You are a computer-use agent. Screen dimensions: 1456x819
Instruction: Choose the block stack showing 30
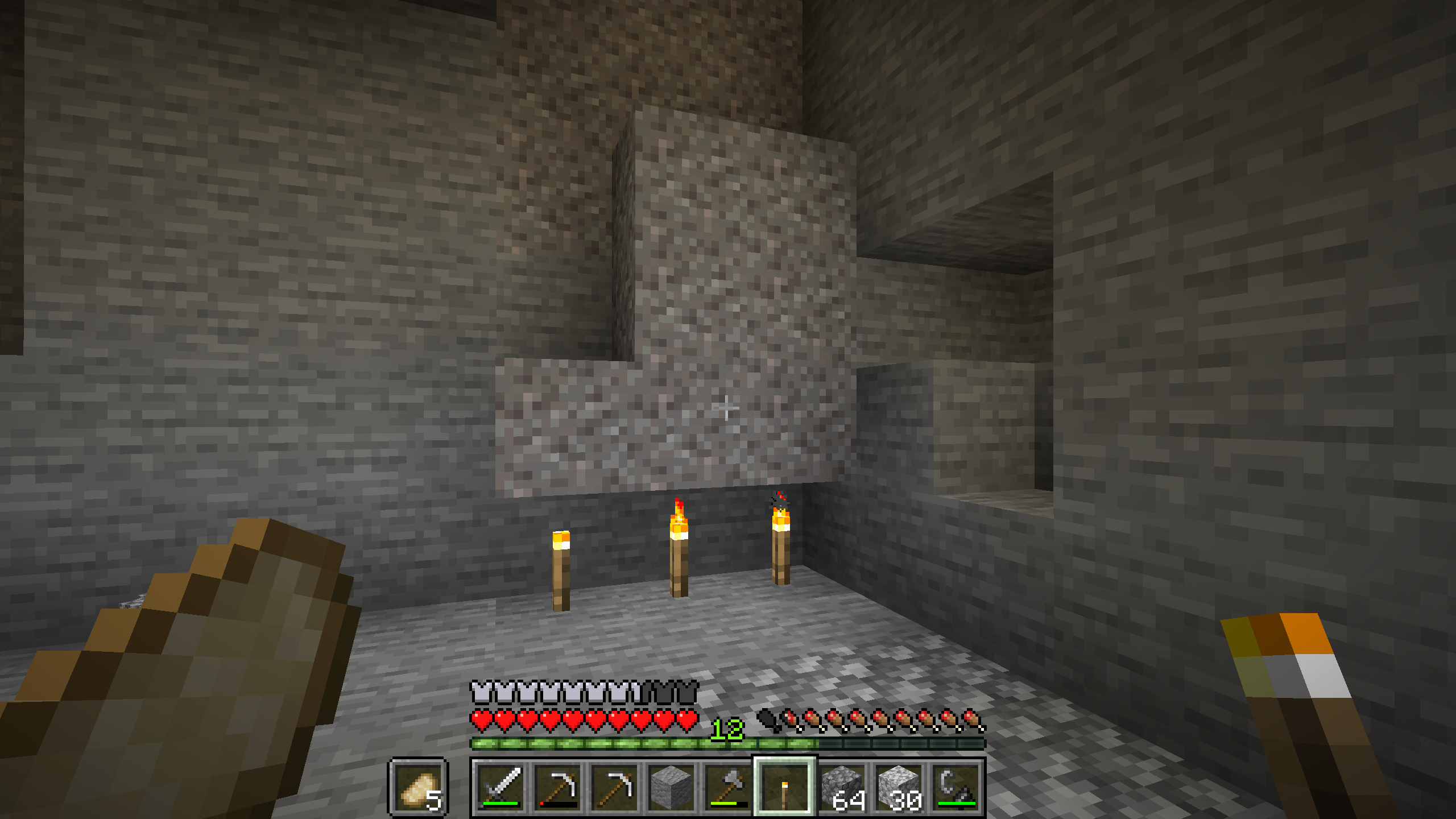pos(899,787)
